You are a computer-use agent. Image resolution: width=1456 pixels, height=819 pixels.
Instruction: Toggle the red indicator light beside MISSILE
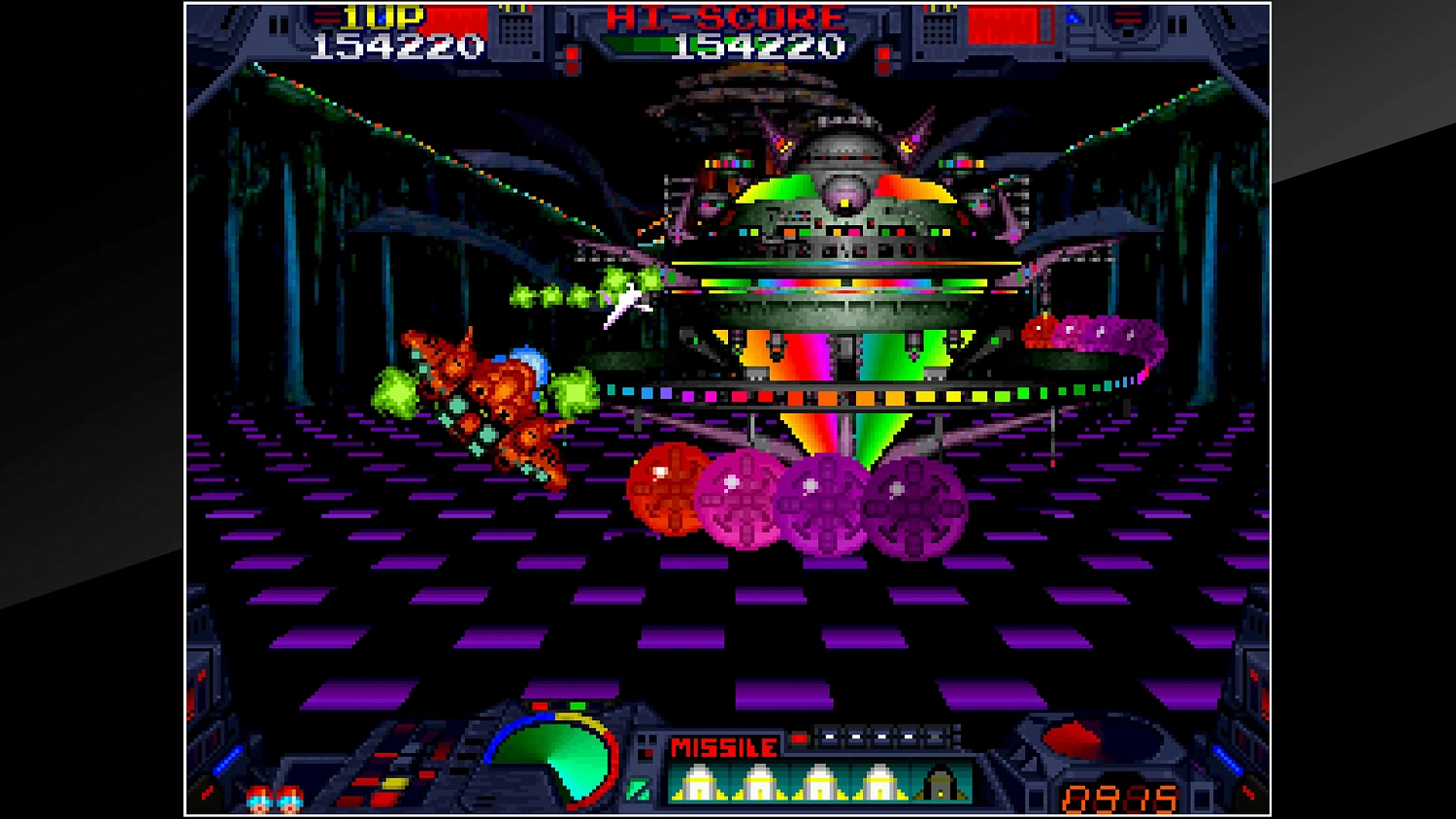click(x=799, y=737)
